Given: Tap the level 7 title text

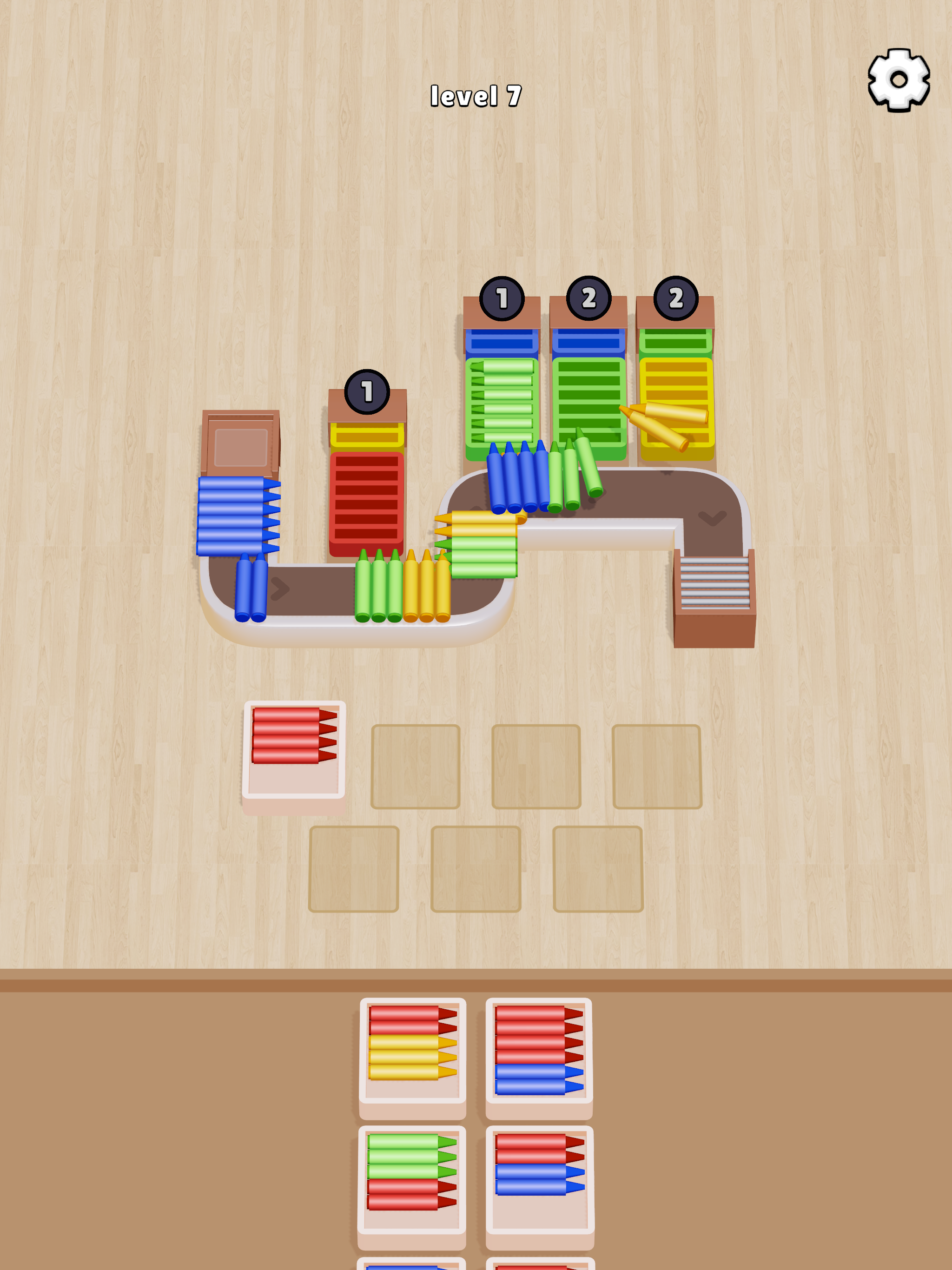Looking at the screenshot, I should click(476, 96).
